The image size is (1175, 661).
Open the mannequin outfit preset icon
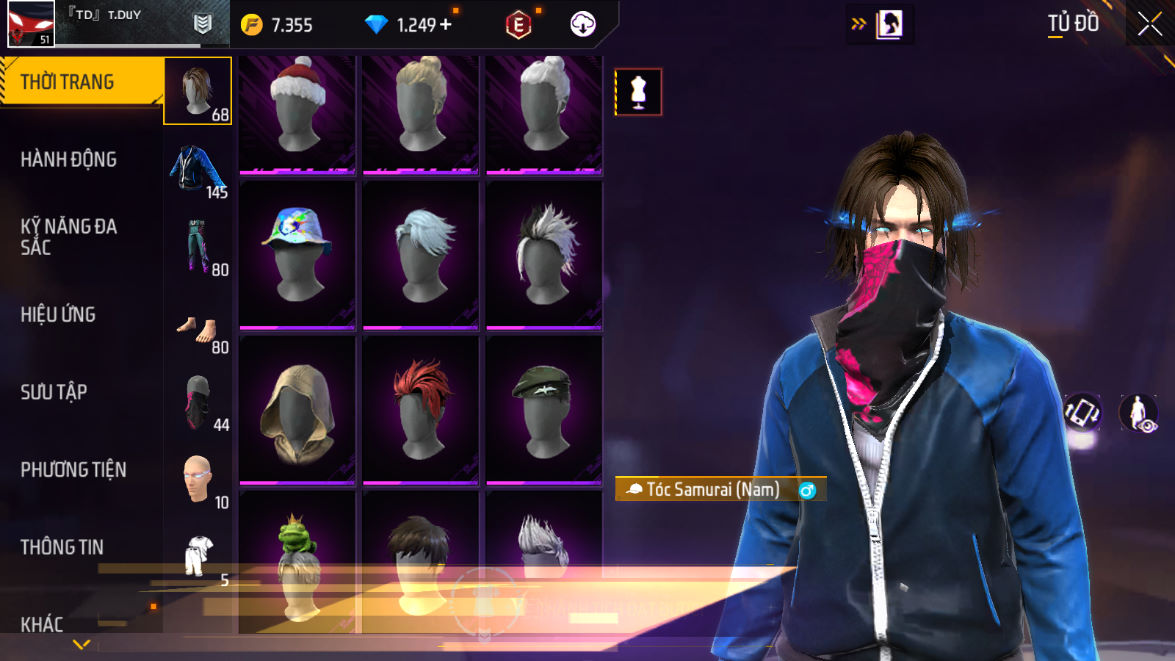pos(638,92)
